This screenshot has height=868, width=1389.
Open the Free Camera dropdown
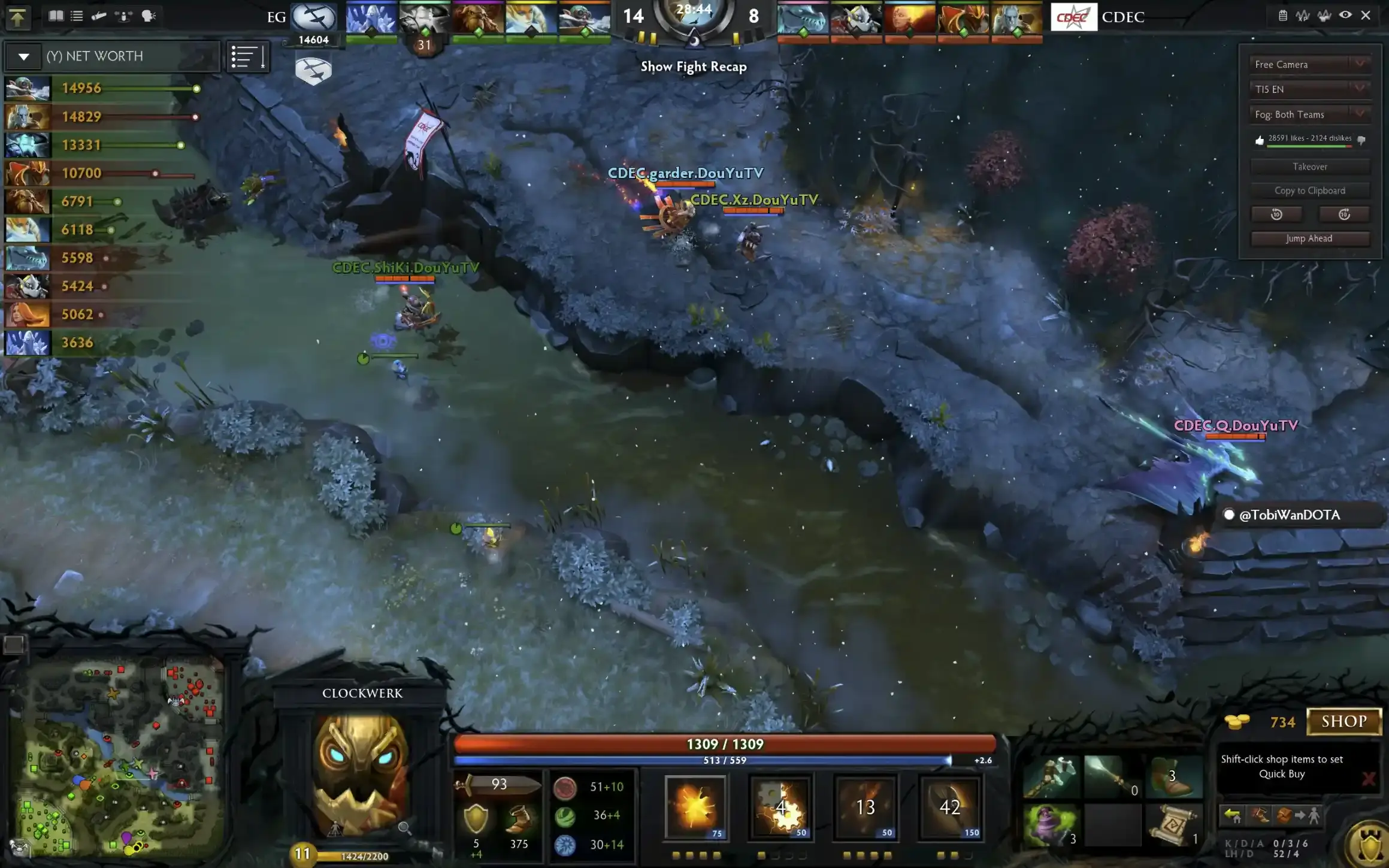coord(1309,64)
